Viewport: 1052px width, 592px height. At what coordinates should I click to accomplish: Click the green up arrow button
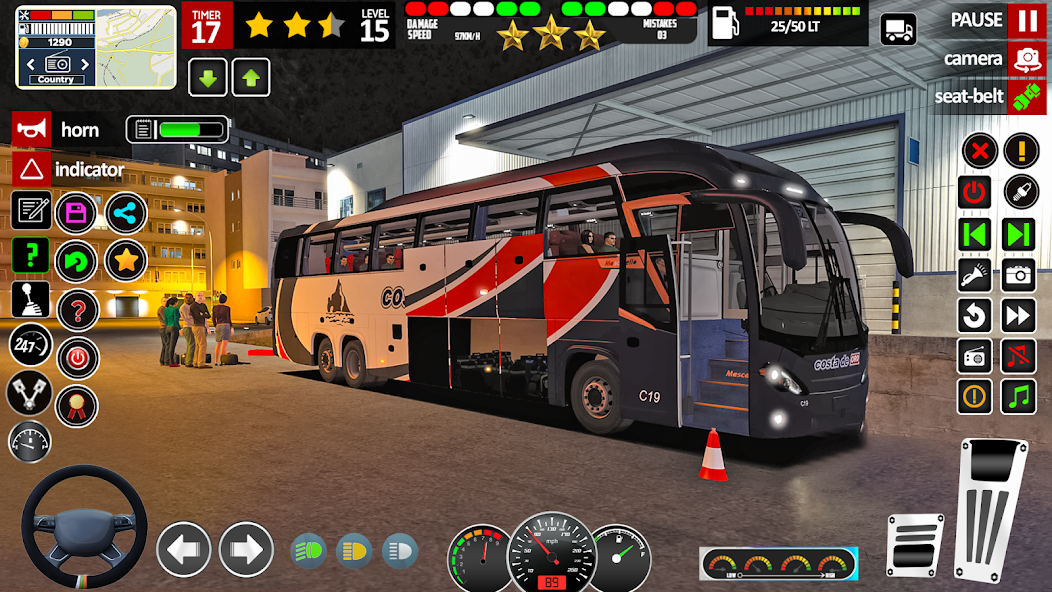[251, 77]
